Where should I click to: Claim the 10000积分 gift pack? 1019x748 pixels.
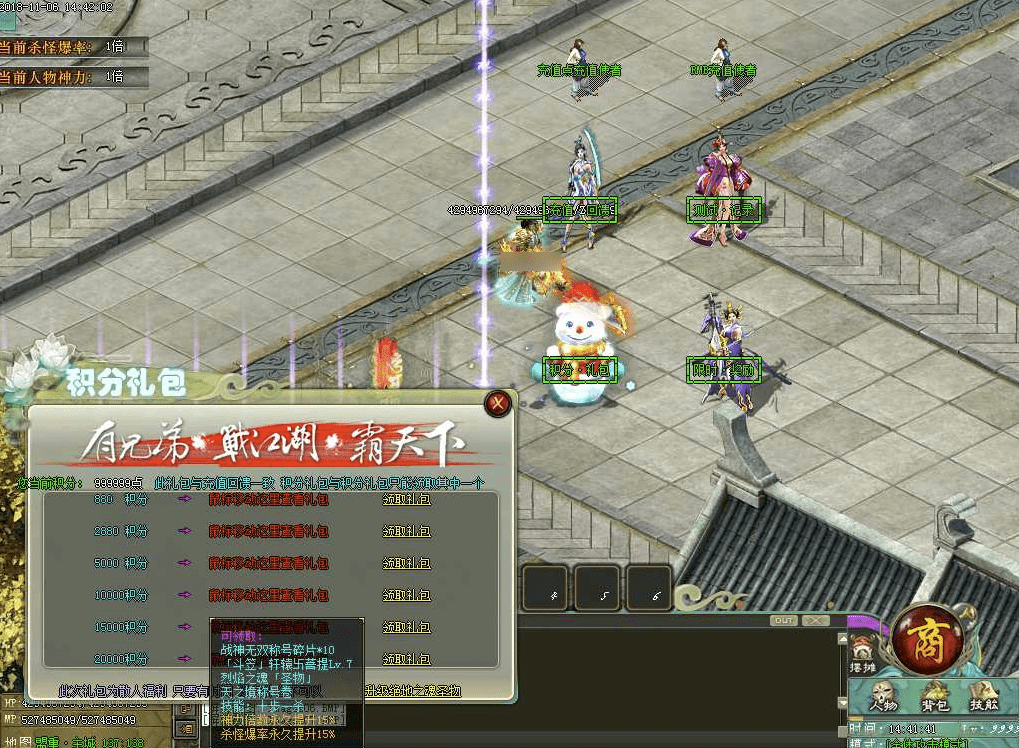click(407, 595)
